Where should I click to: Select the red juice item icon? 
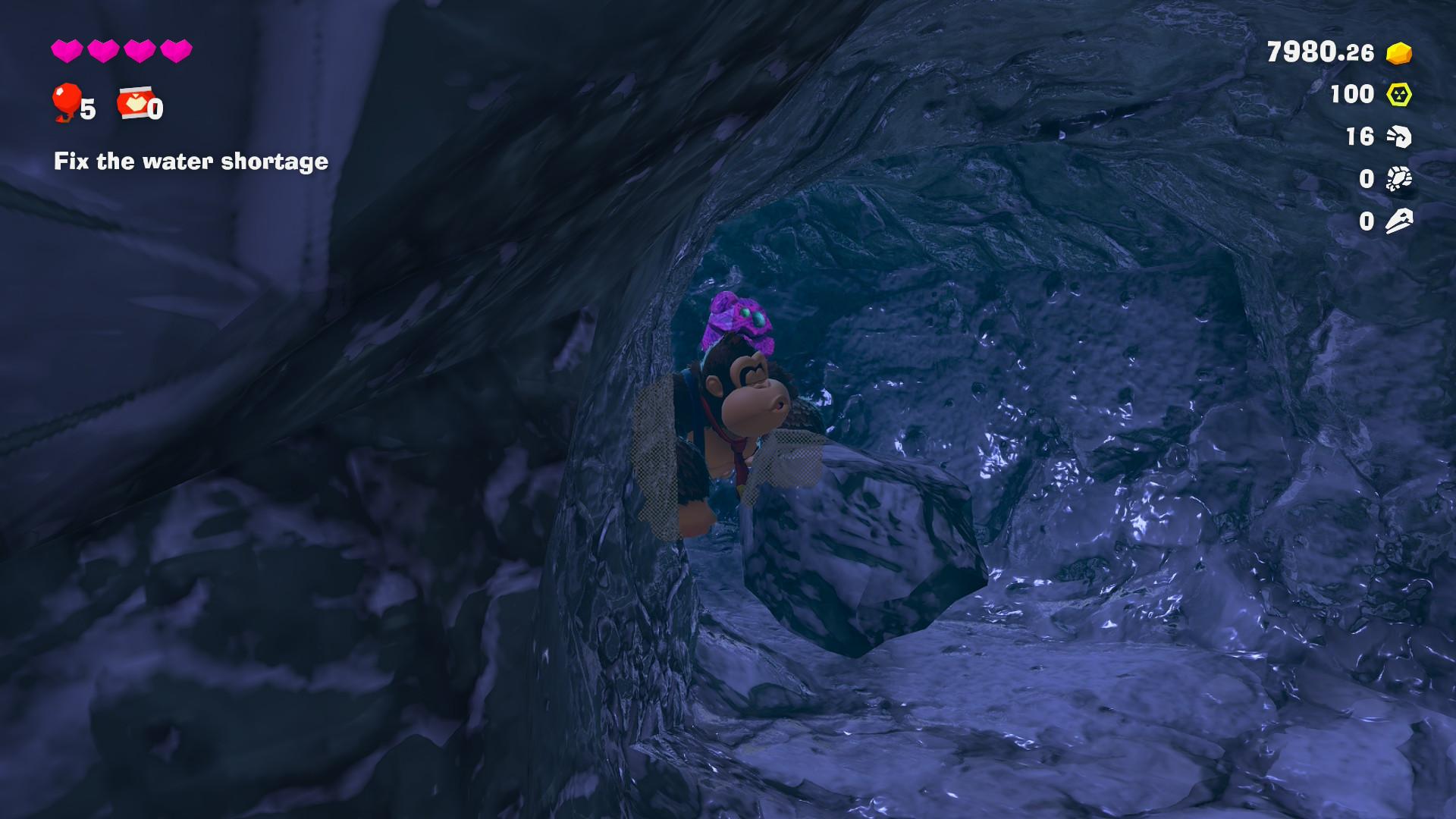134,103
